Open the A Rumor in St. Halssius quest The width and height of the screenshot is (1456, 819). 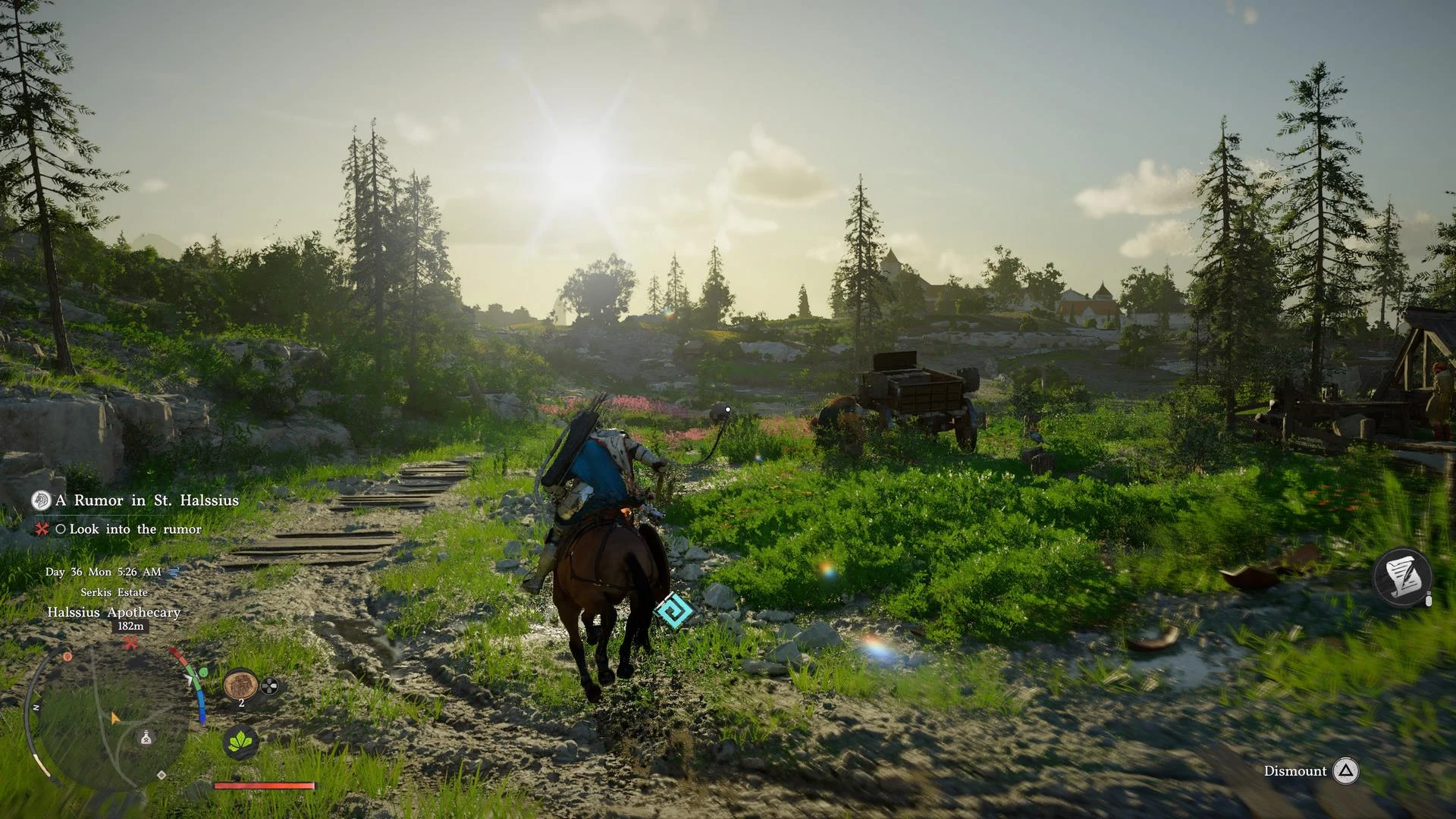[x=146, y=500]
